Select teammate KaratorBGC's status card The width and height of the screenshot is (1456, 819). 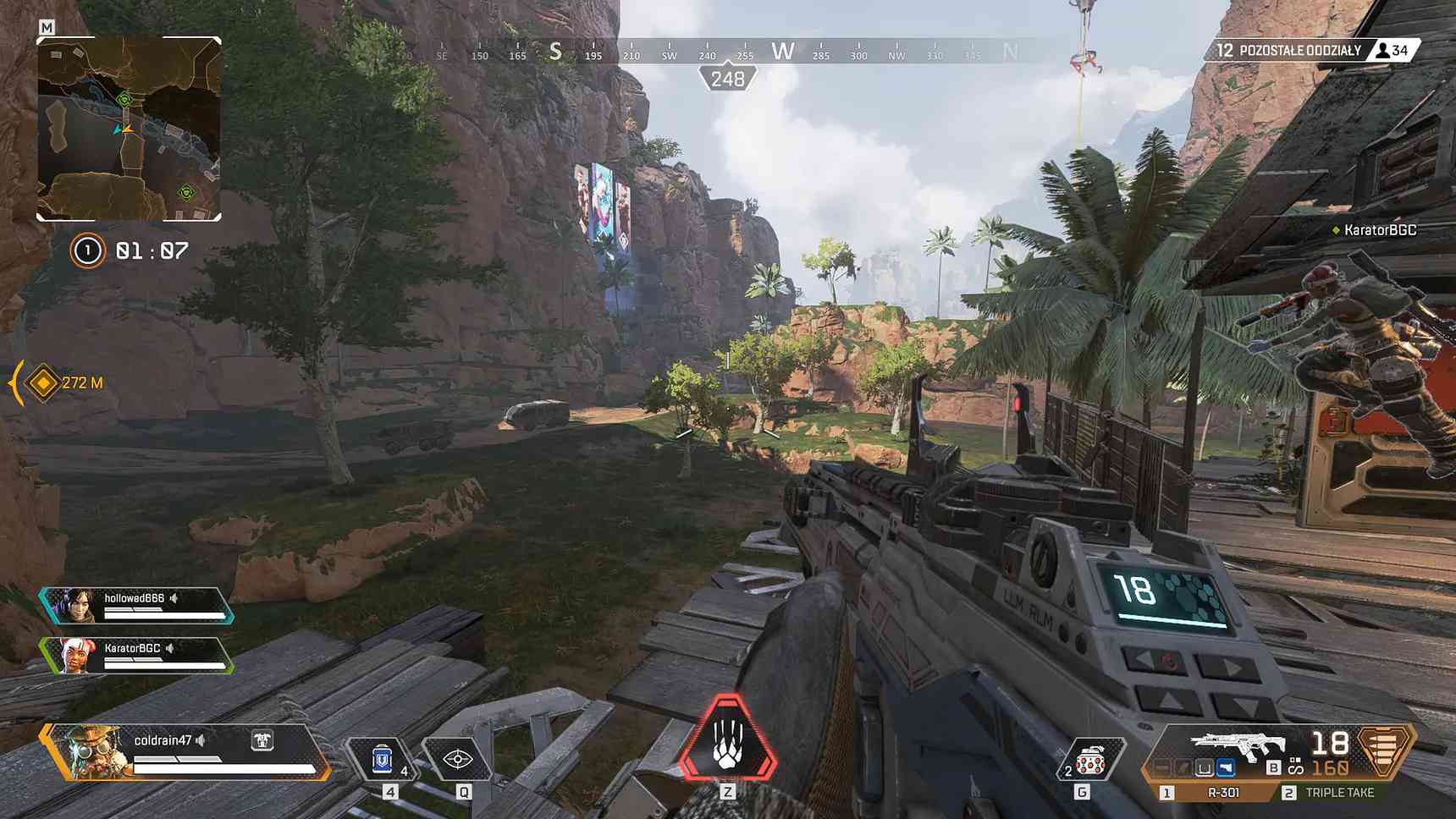pos(137,655)
